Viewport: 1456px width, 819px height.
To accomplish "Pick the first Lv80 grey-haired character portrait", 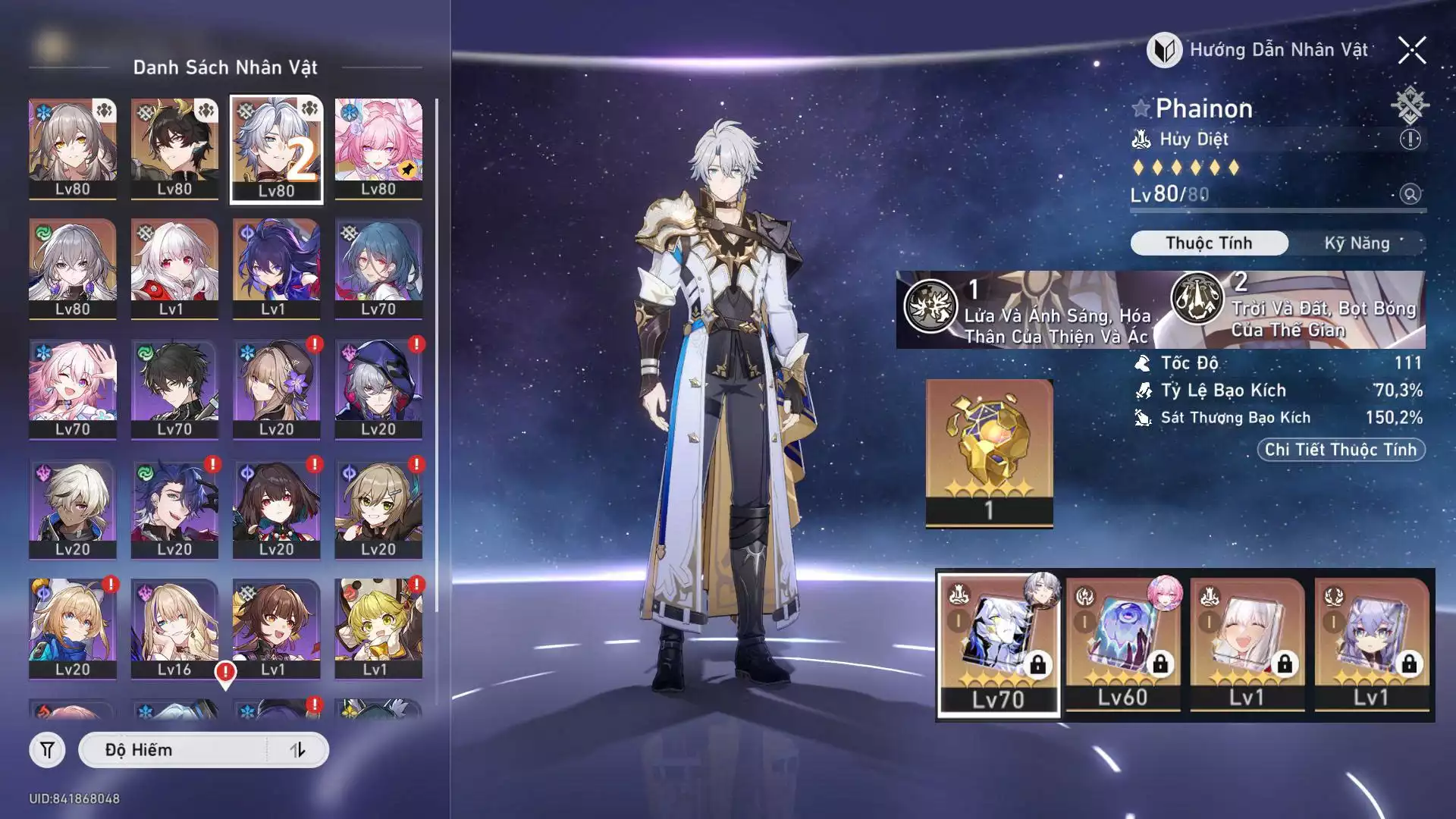I will click(73, 149).
